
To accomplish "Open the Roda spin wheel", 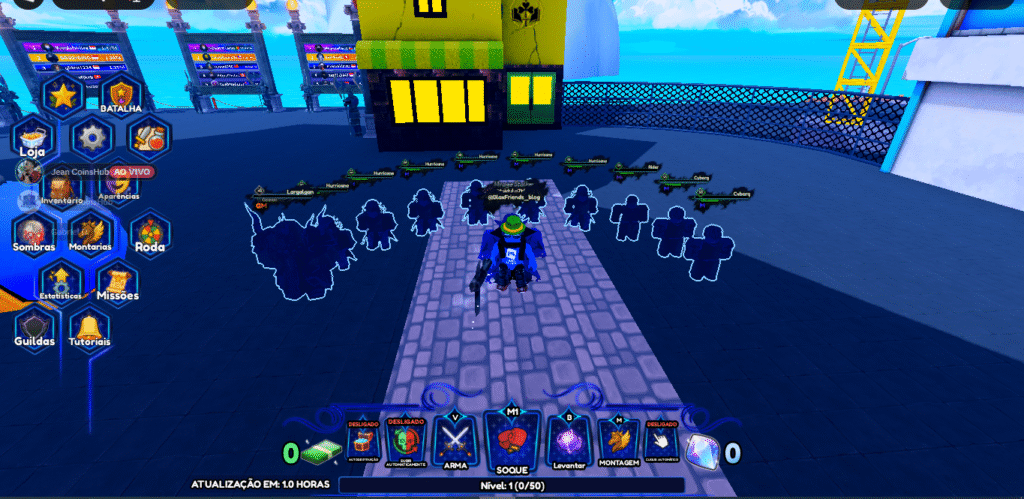I will [x=149, y=233].
